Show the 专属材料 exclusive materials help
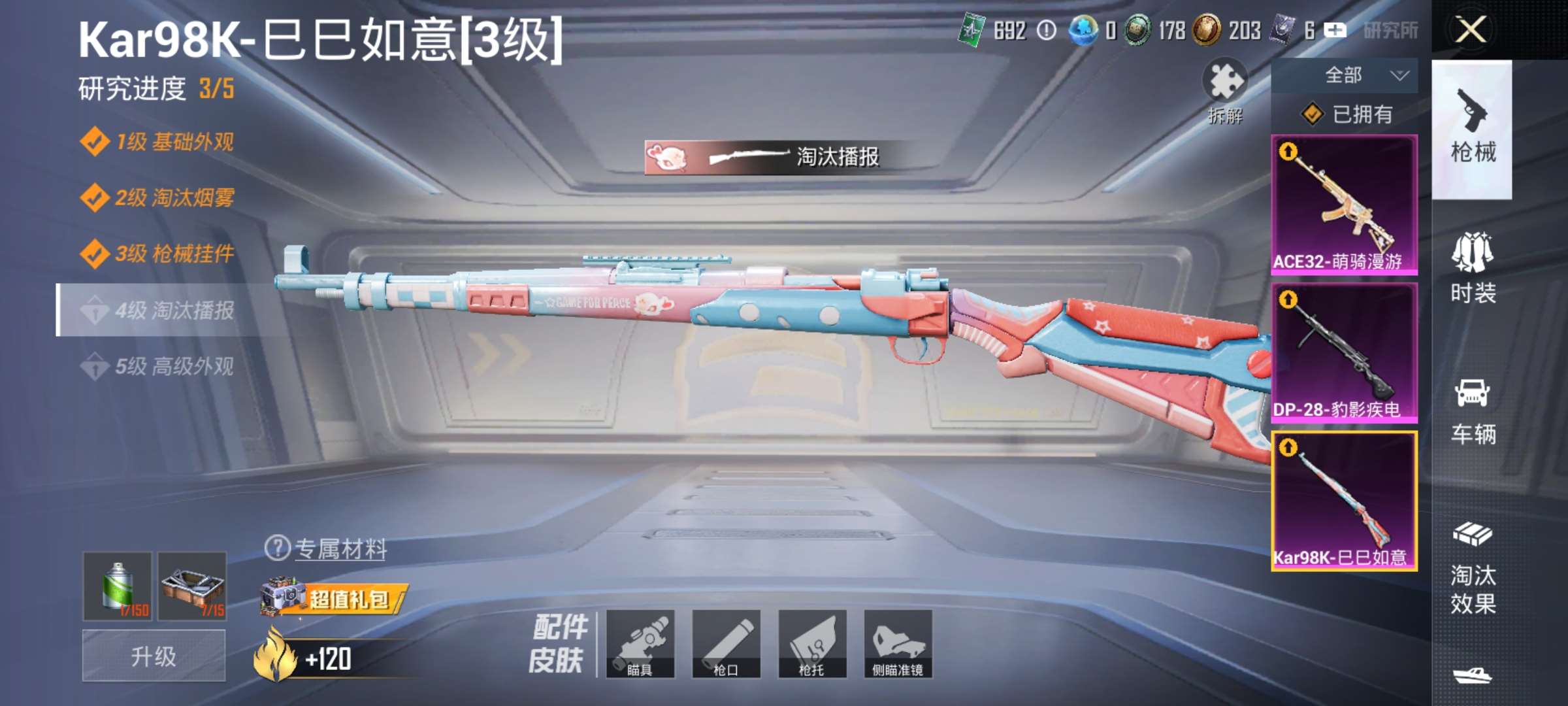1568x706 pixels. (278, 548)
